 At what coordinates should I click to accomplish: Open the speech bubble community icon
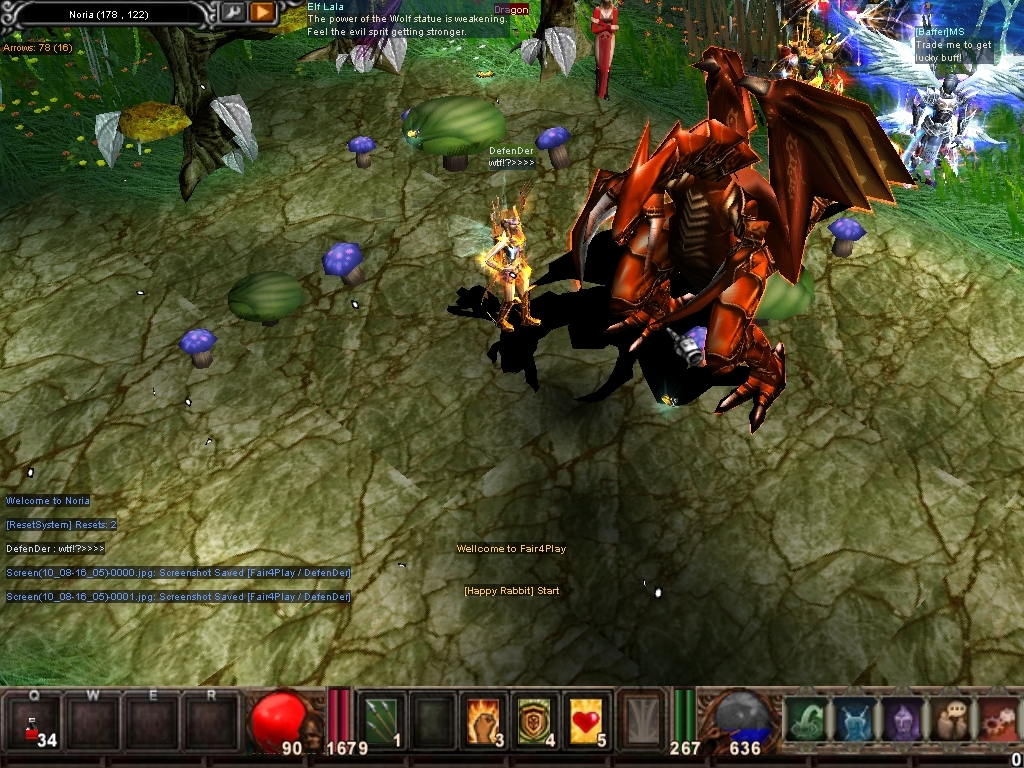click(948, 720)
